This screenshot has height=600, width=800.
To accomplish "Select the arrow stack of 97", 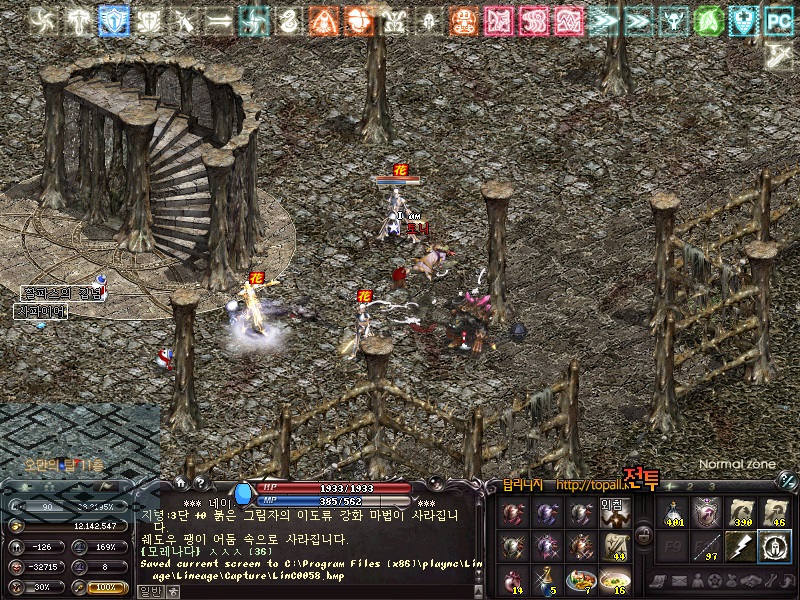I will click(708, 546).
